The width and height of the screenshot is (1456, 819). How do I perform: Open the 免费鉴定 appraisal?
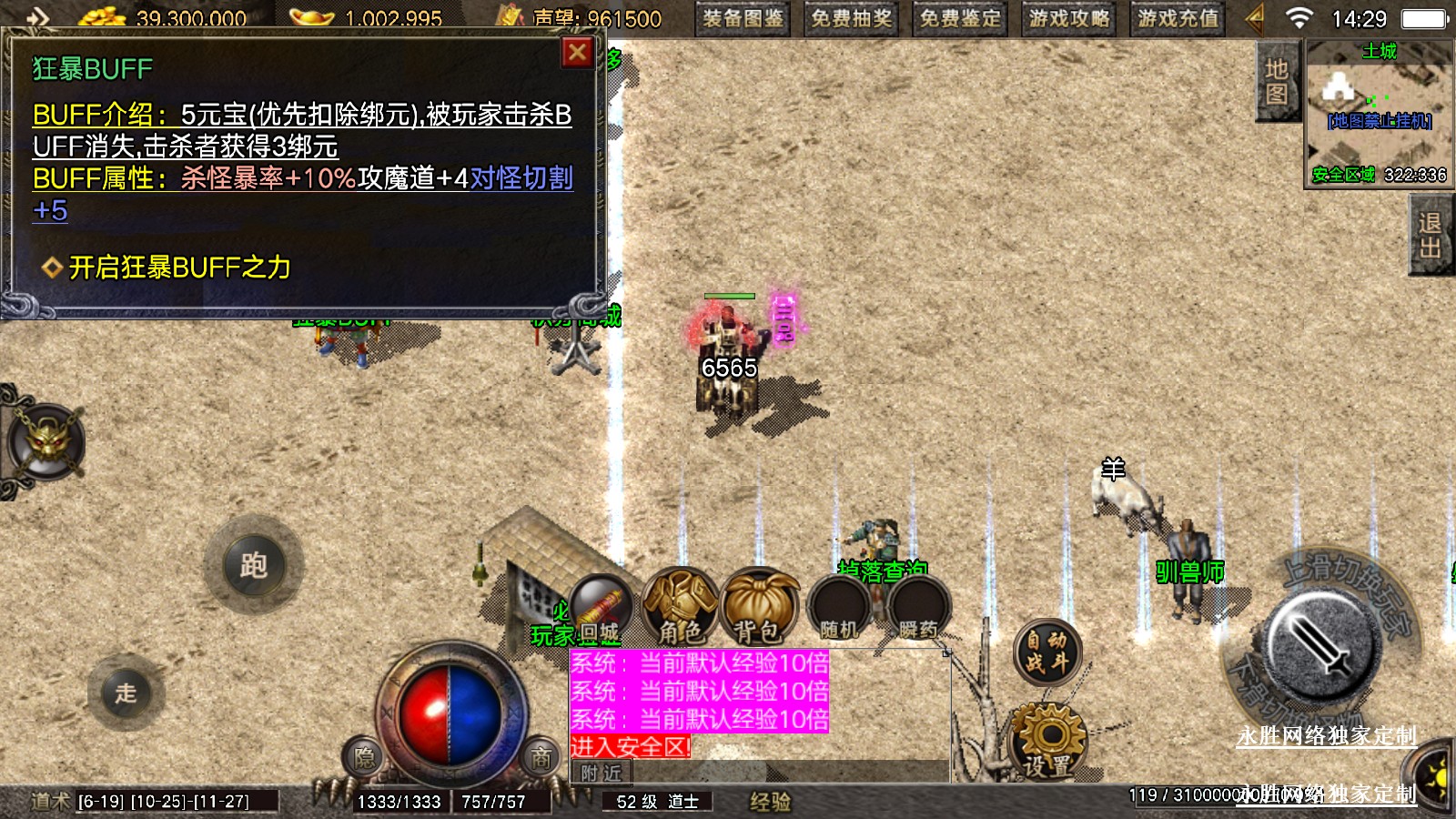click(959, 18)
